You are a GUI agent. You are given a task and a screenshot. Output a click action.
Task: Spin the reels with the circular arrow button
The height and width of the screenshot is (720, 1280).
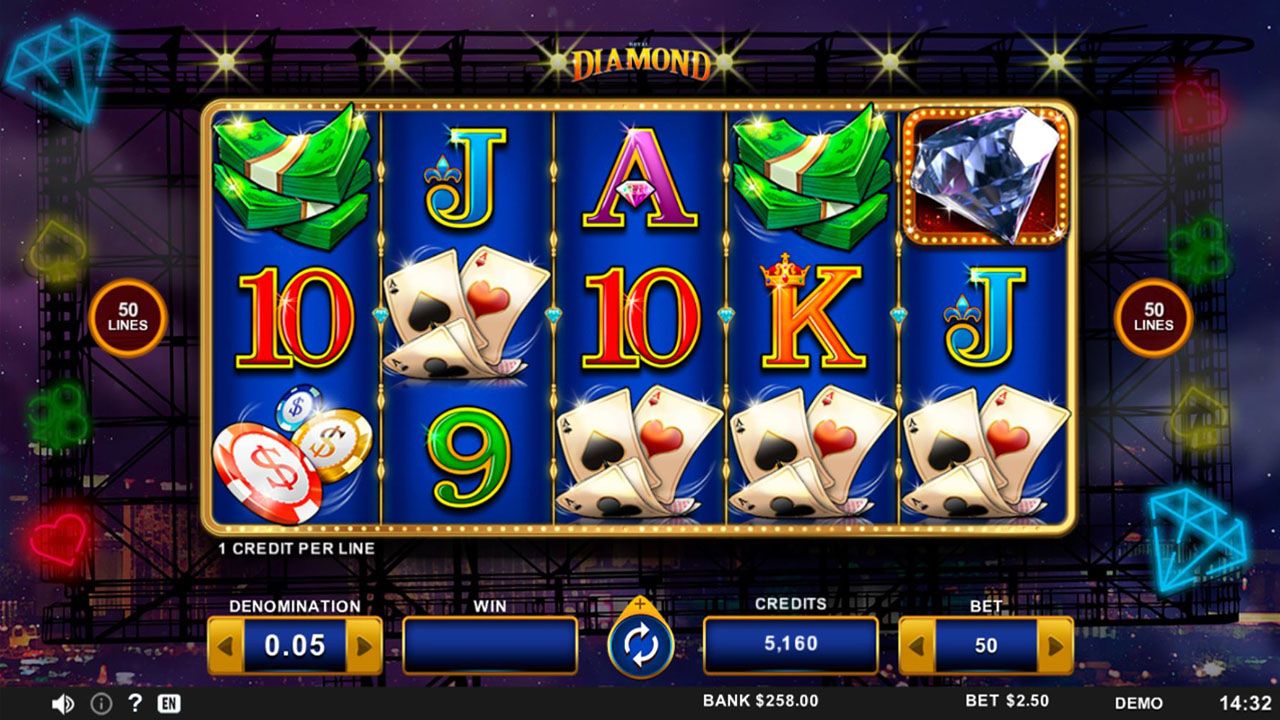[640, 647]
